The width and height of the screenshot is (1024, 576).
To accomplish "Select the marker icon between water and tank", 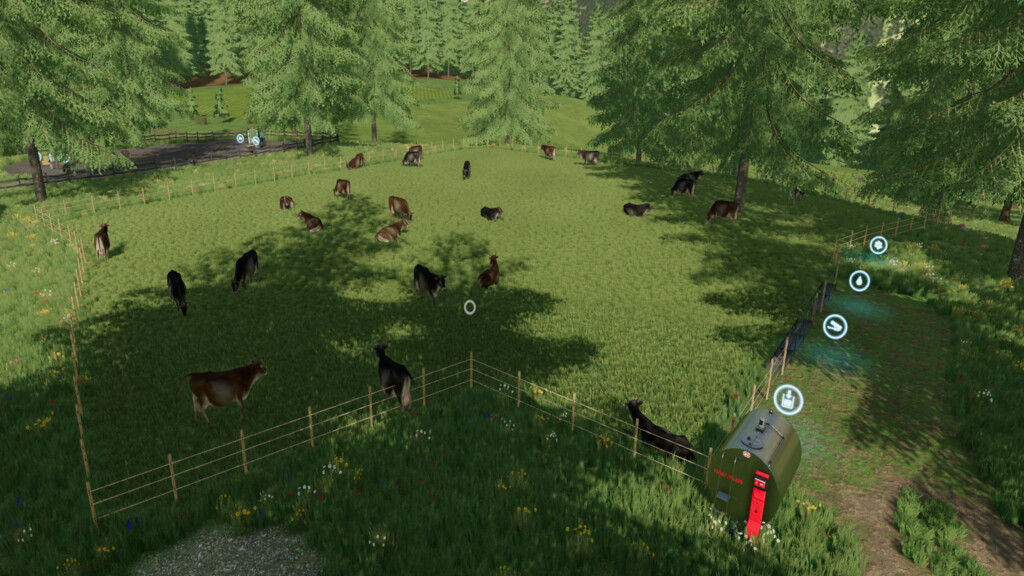I will coord(834,326).
